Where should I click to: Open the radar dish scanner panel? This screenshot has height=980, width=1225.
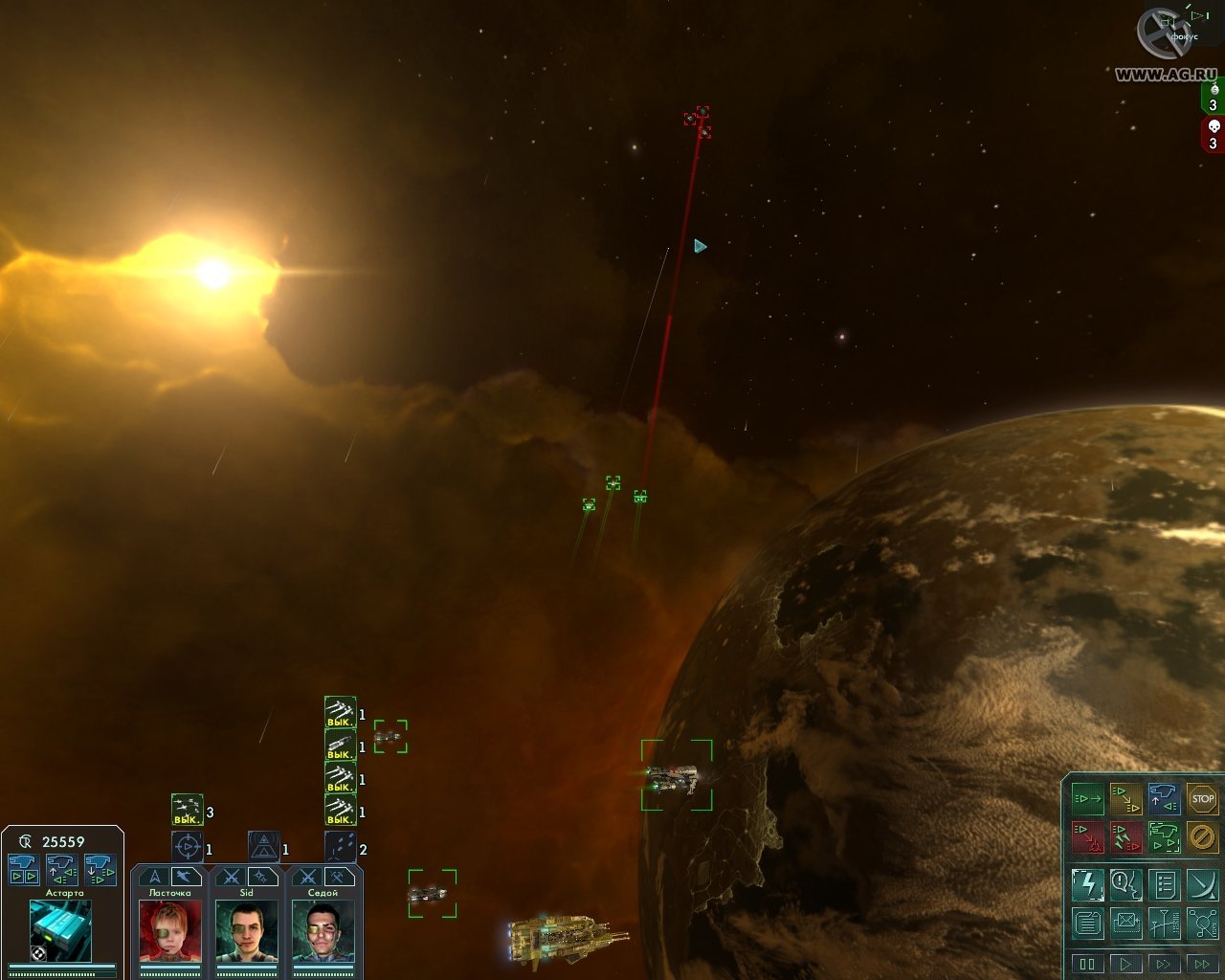click(x=1202, y=884)
